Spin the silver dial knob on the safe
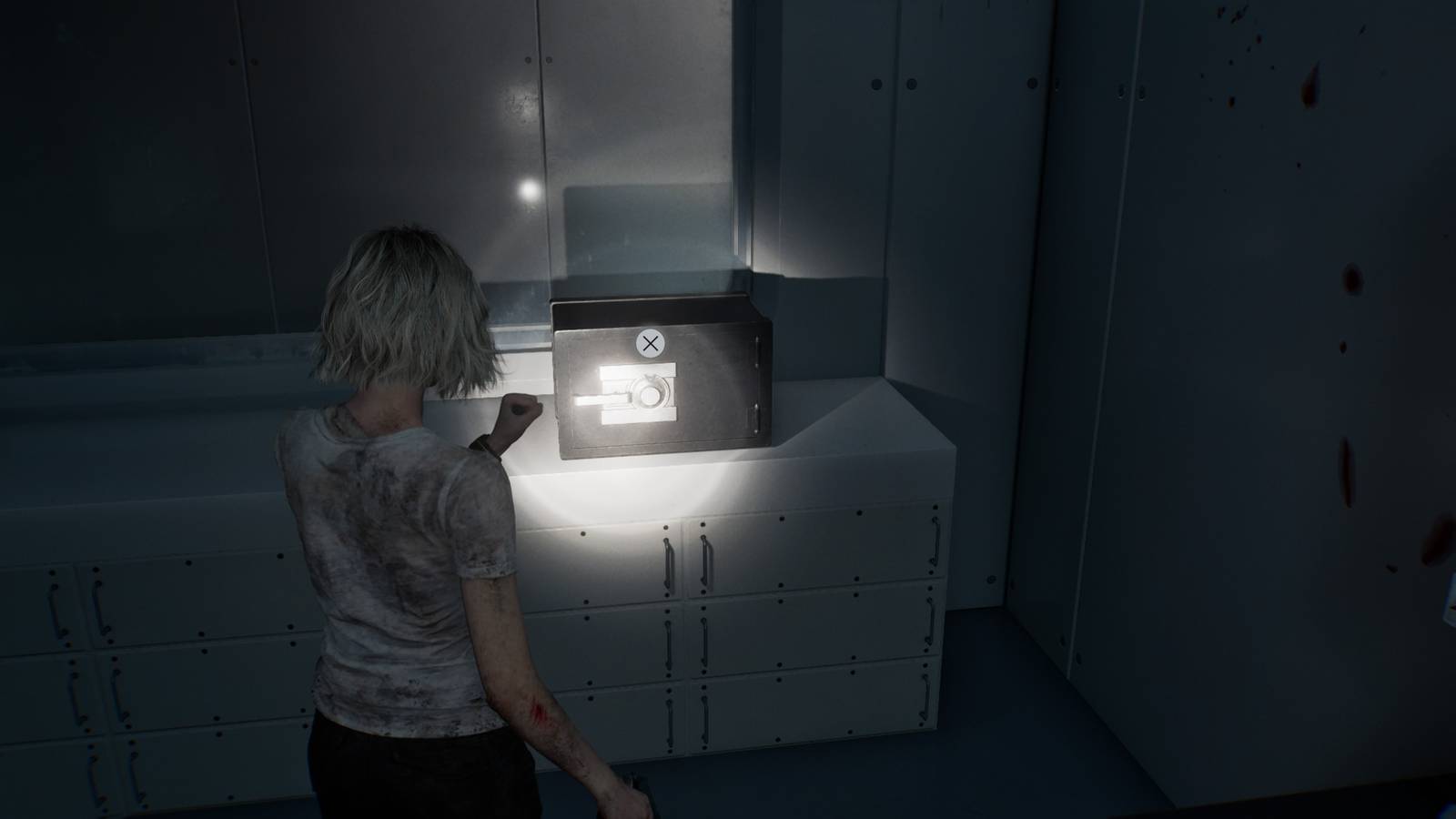 point(648,393)
